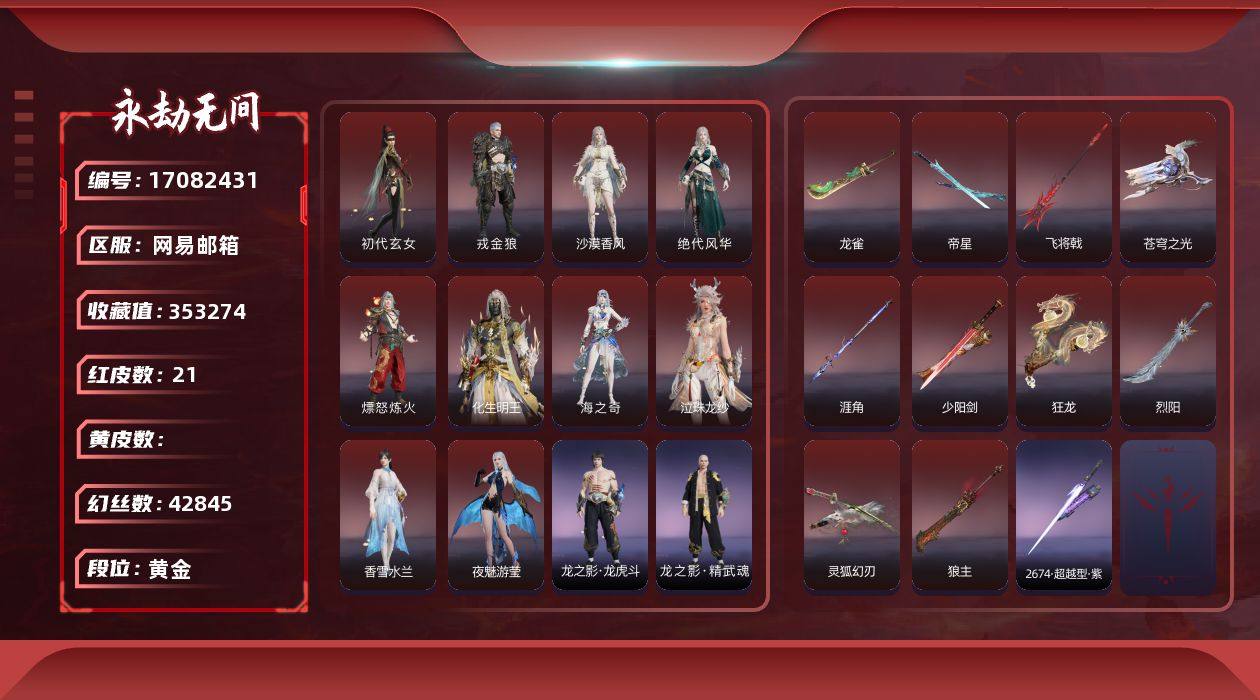Viewport: 1260px width, 700px height.
Task: Choose the 夜魅游萤 skin card
Action: pos(496,515)
